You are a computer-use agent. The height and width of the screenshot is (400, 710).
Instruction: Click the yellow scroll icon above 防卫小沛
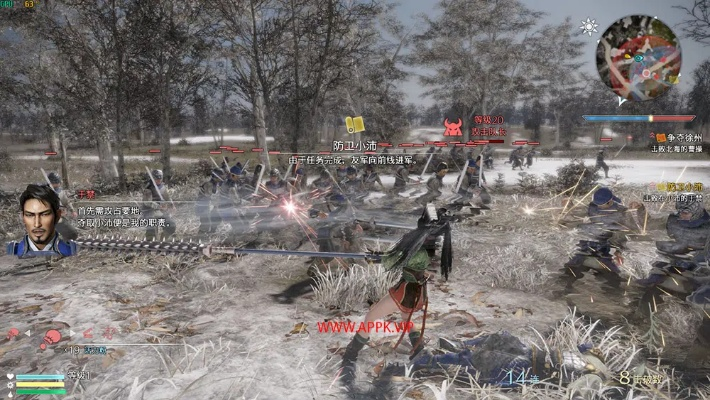pos(354,124)
